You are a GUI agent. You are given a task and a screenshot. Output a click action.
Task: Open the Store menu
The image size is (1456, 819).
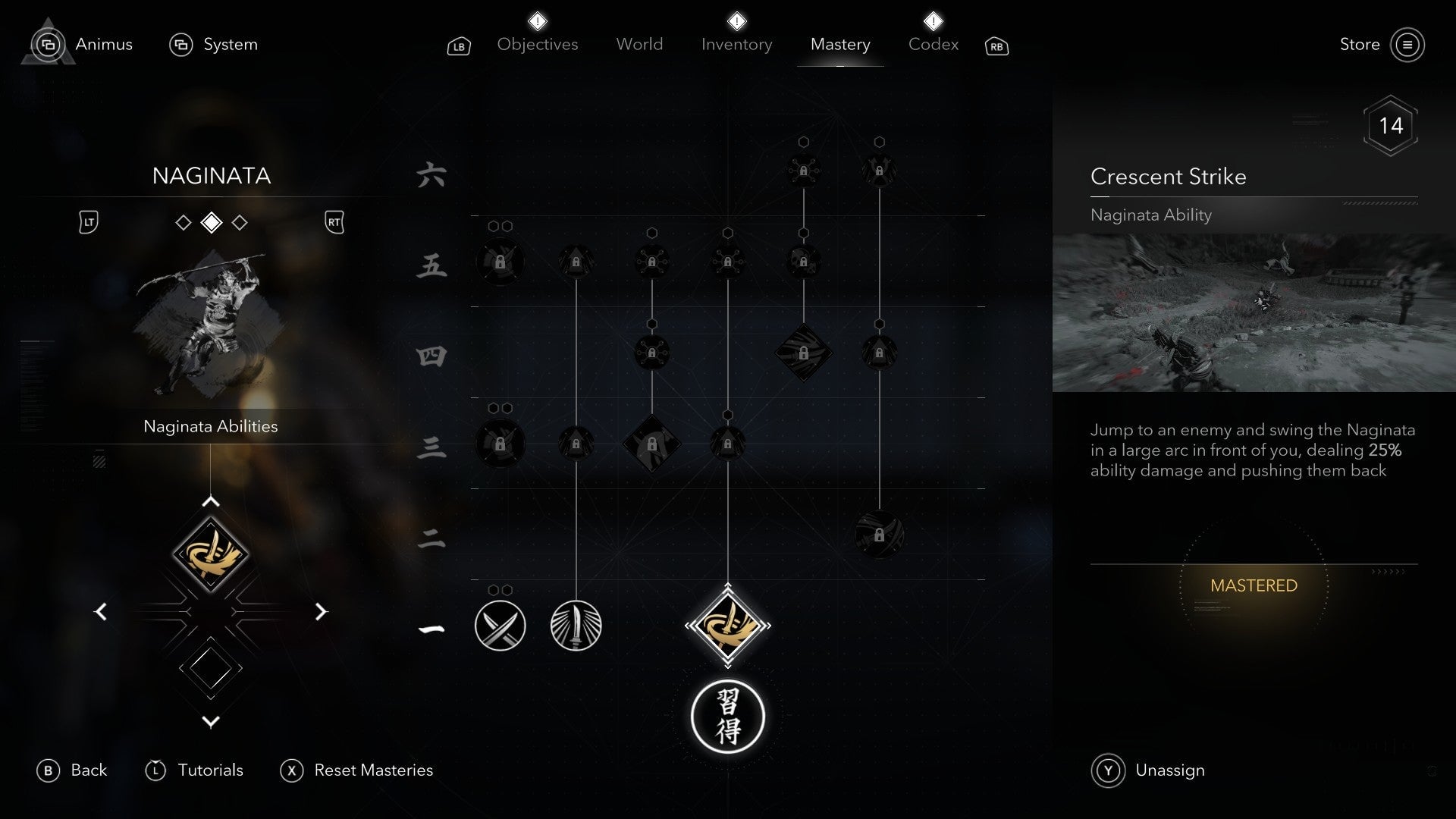[1361, 44]
